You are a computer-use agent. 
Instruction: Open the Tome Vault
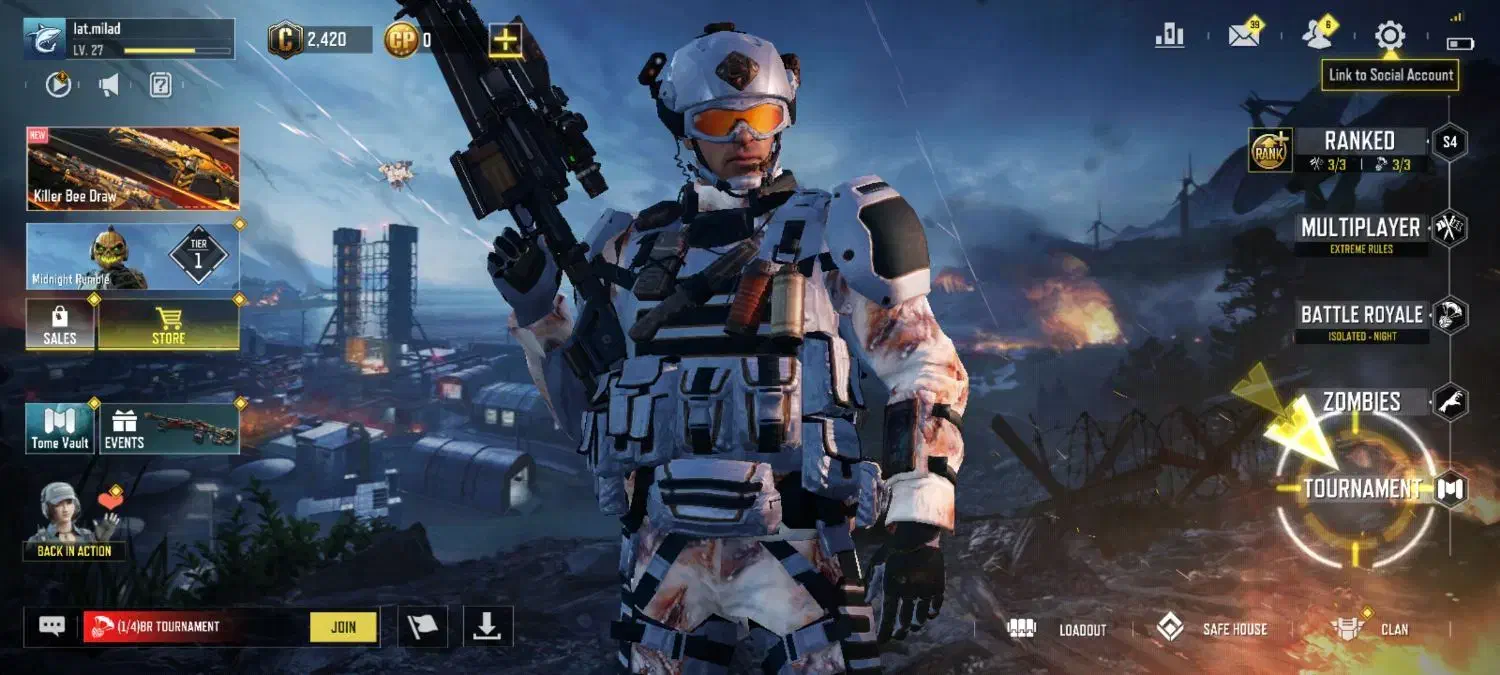[x=60, y=428]
